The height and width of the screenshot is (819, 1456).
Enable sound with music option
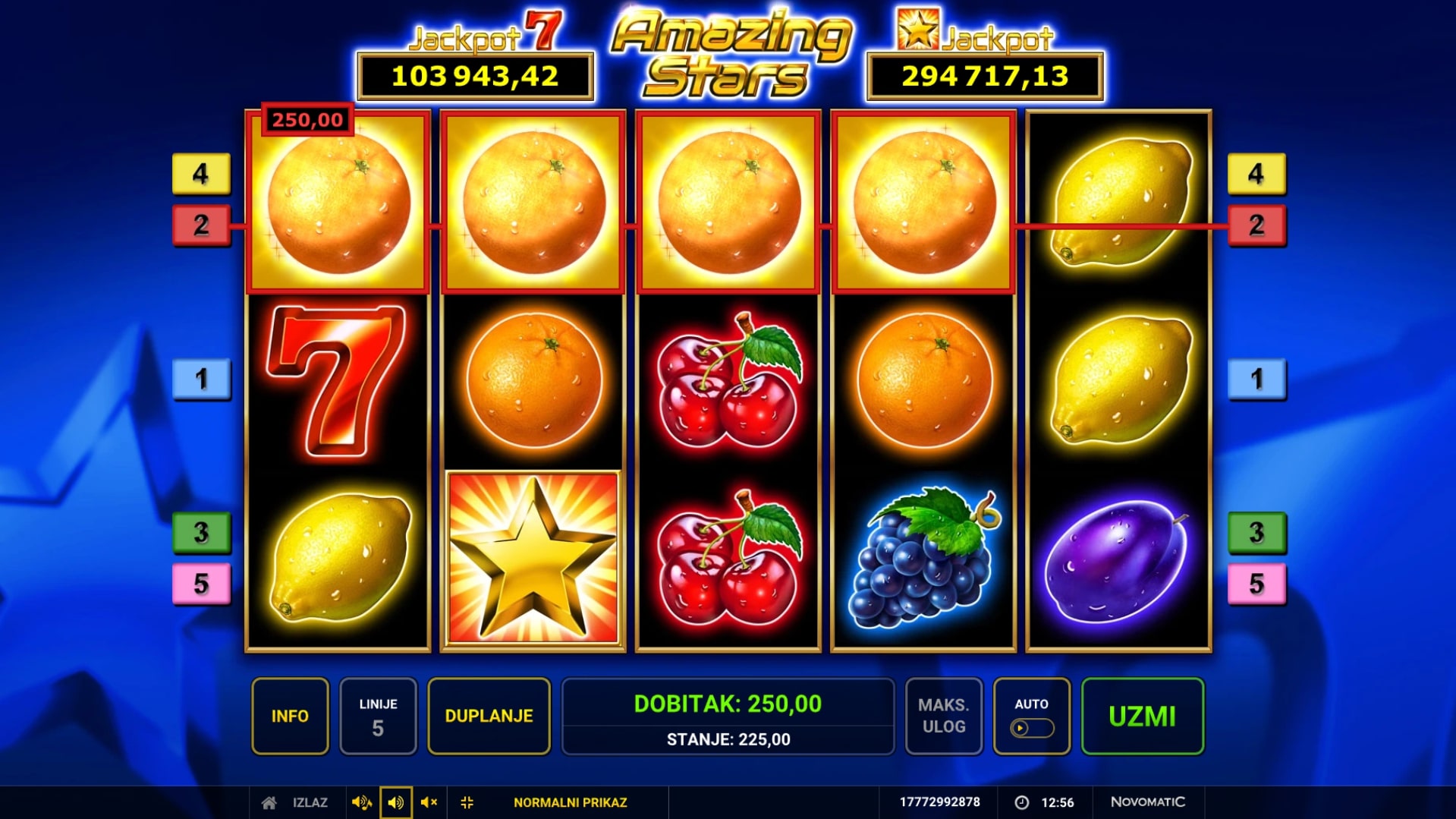[x=361, y=802]
